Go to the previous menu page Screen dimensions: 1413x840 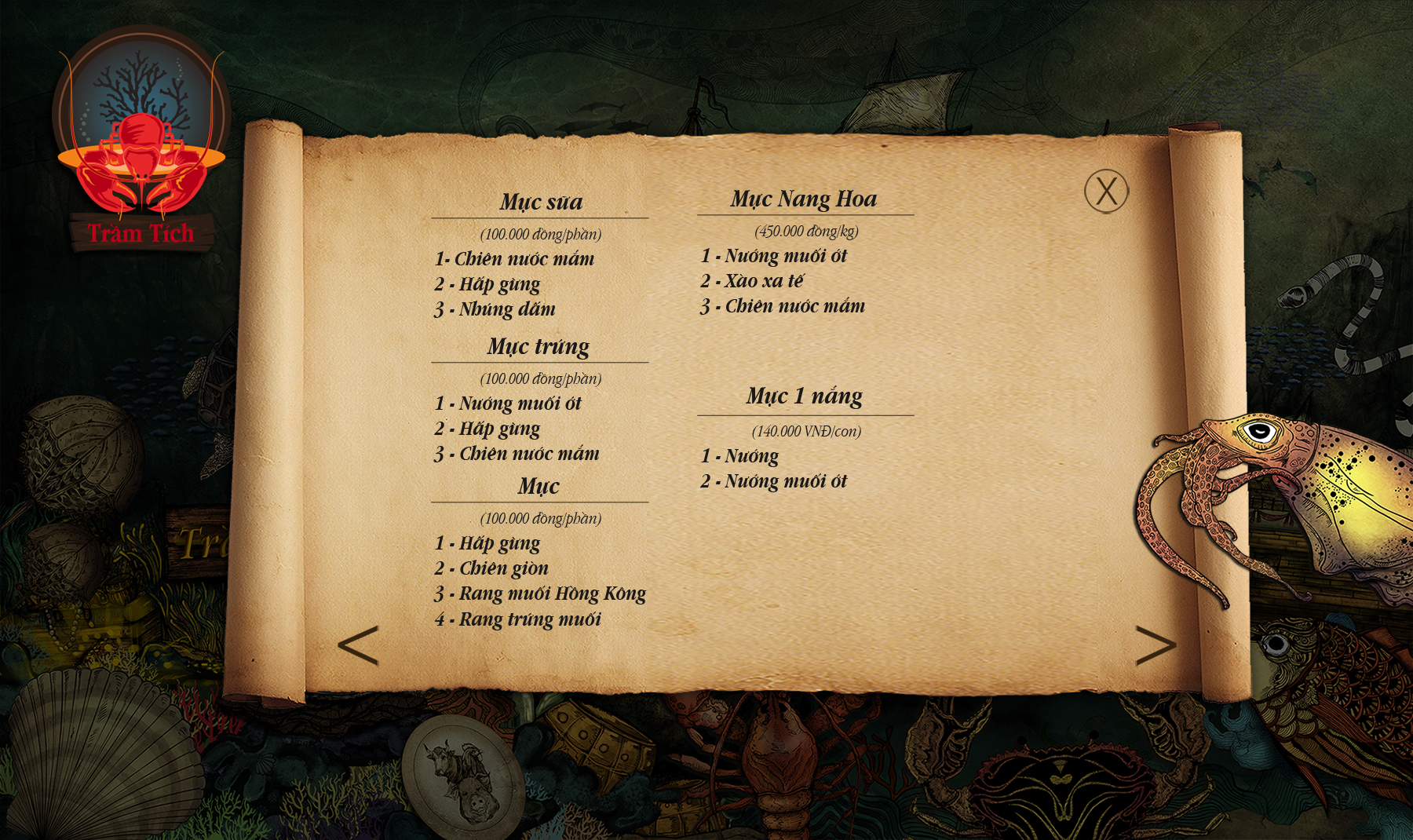pyautogui.click(x=359, y=645)
